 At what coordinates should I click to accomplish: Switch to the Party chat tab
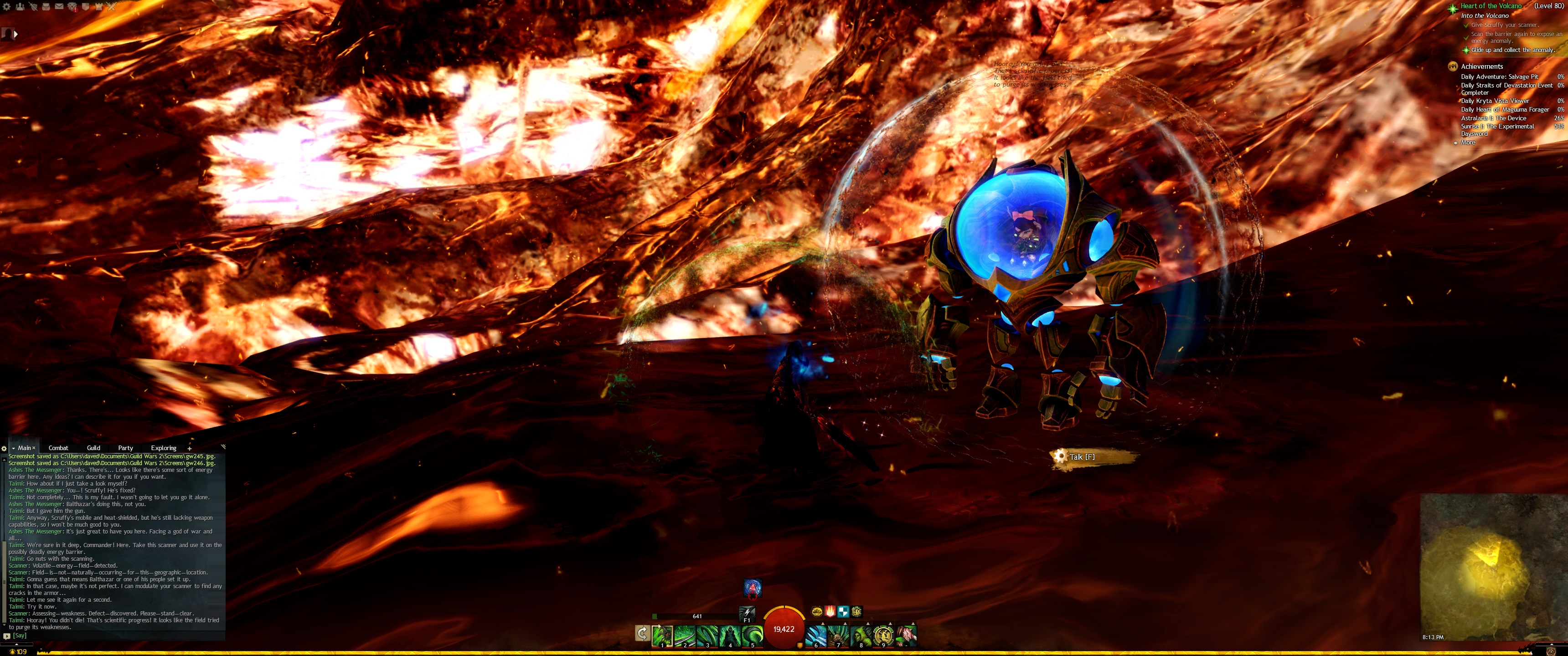[125, 448]
